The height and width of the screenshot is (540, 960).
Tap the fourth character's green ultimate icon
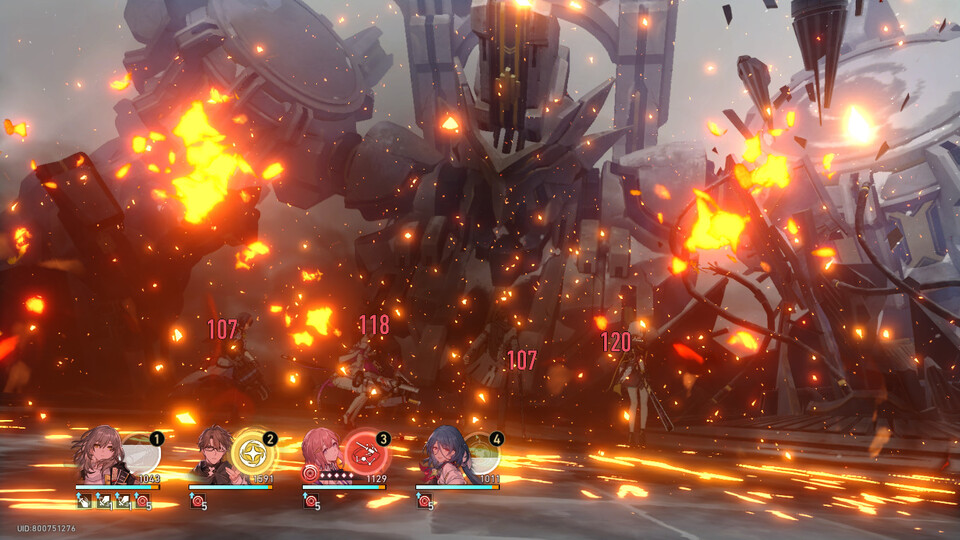point(480,455)
